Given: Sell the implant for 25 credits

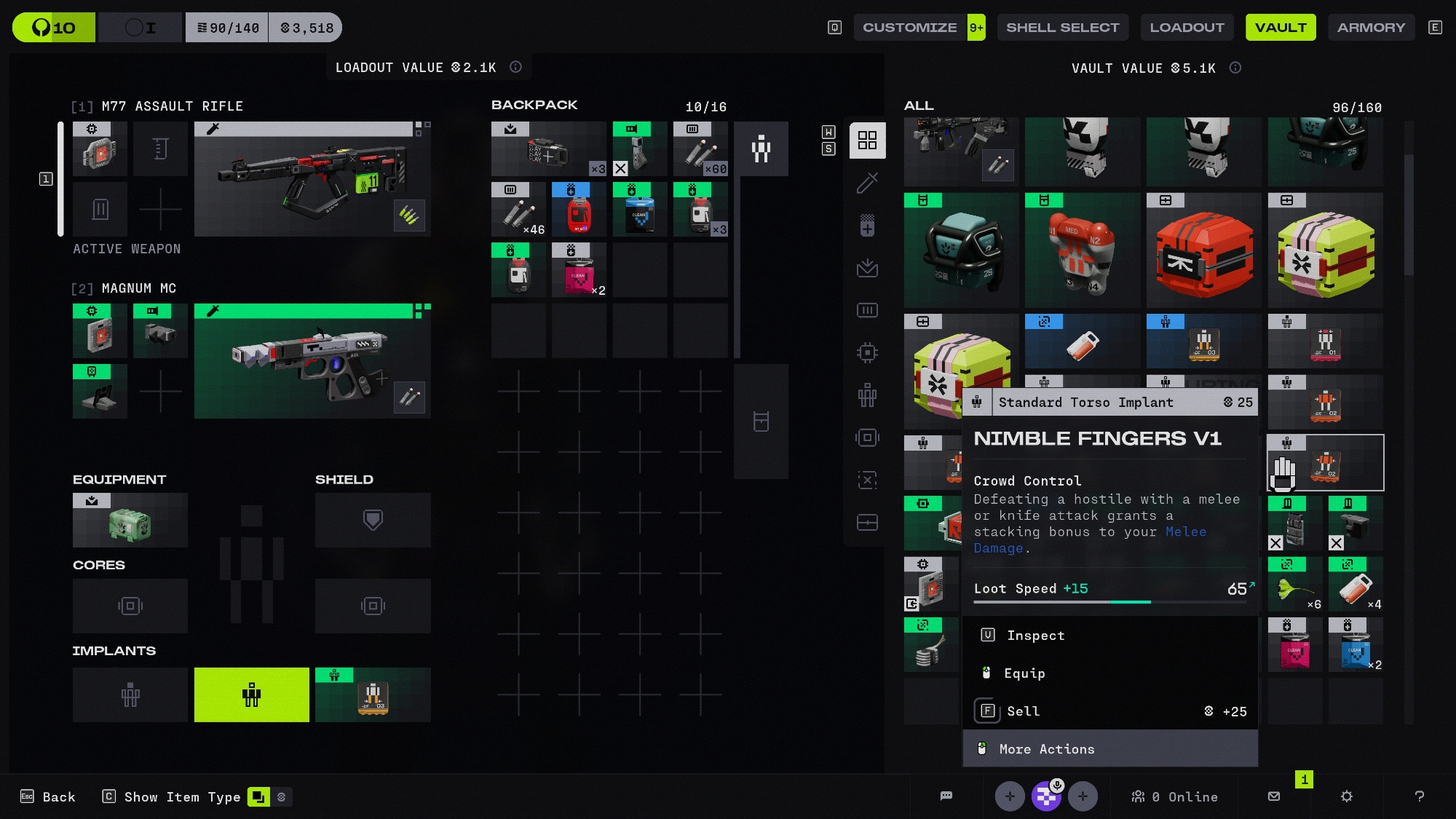Looking at the screenshot, I should [1023, 711].
